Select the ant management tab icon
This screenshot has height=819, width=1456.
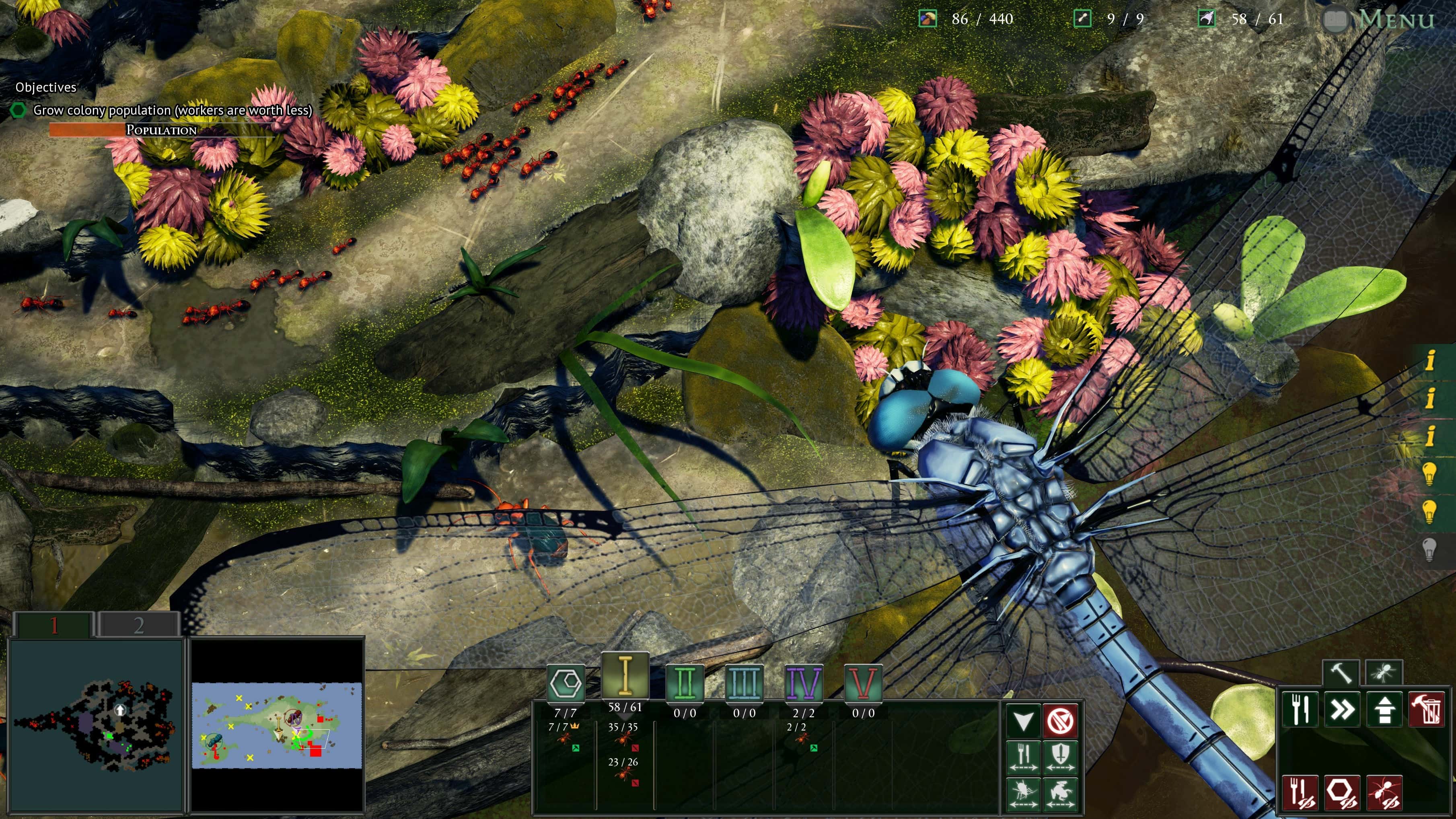[1385, 671]
